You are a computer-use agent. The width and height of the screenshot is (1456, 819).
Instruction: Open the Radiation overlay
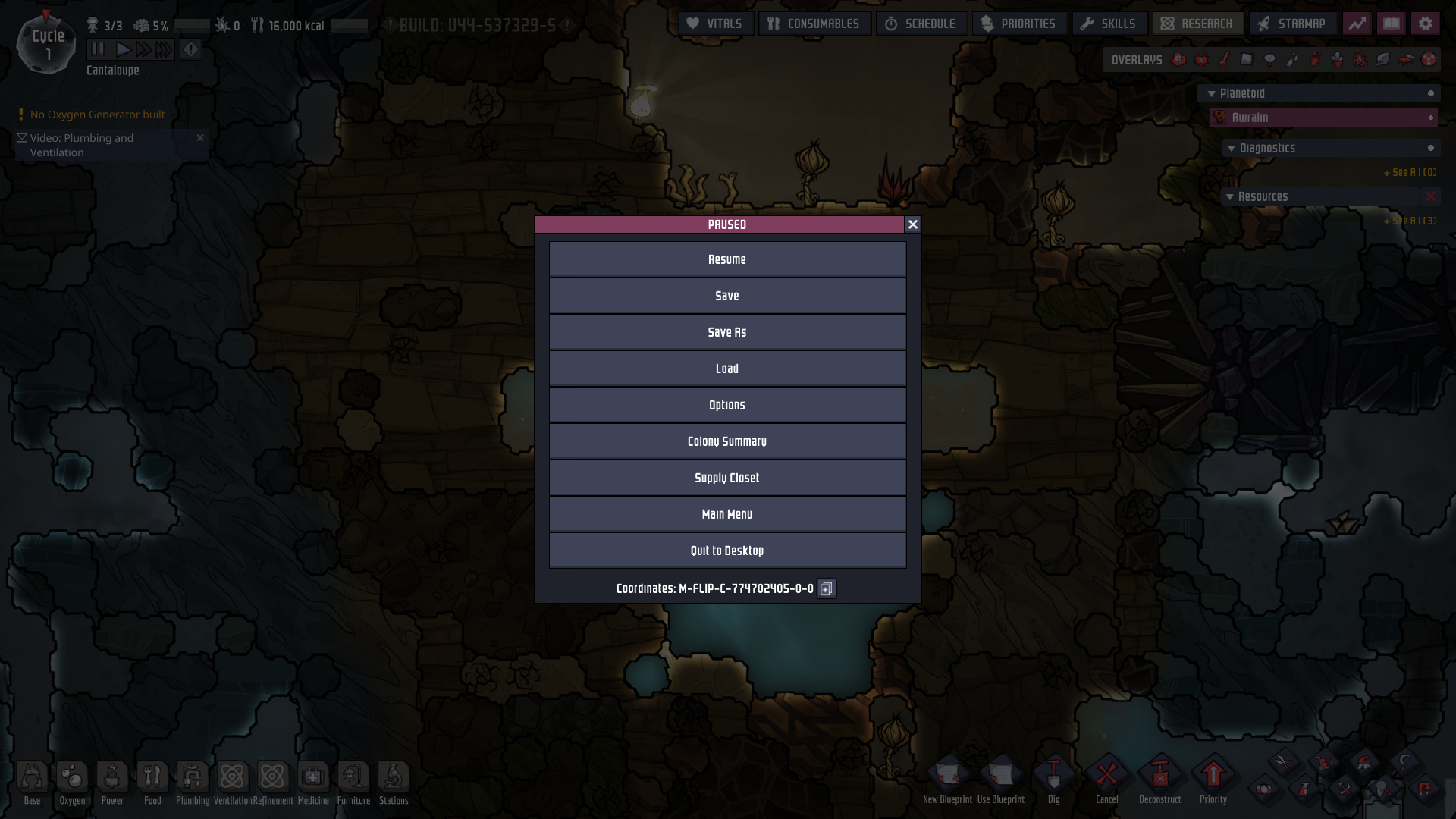pyautogui.click(x=1430, y=58)
